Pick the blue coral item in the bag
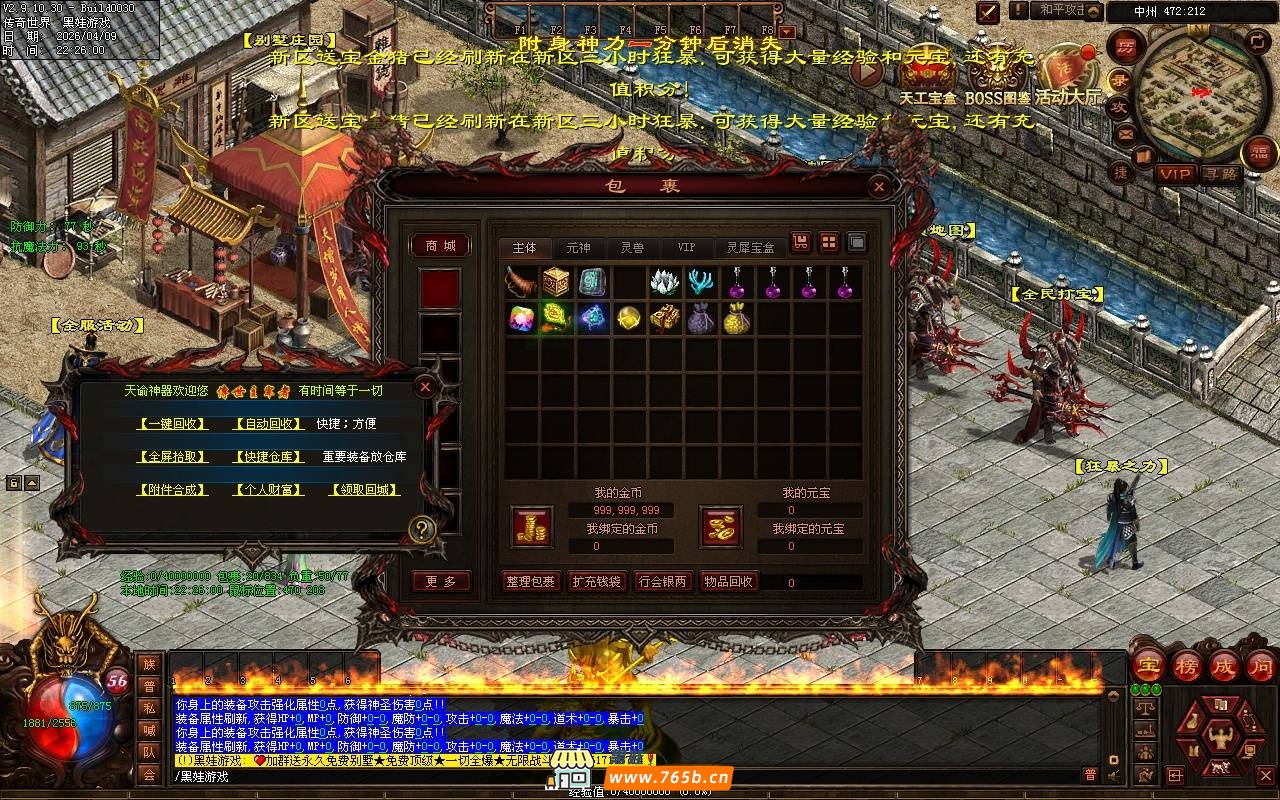This screenshot has height=800, width=1280. tap(700, 282)
